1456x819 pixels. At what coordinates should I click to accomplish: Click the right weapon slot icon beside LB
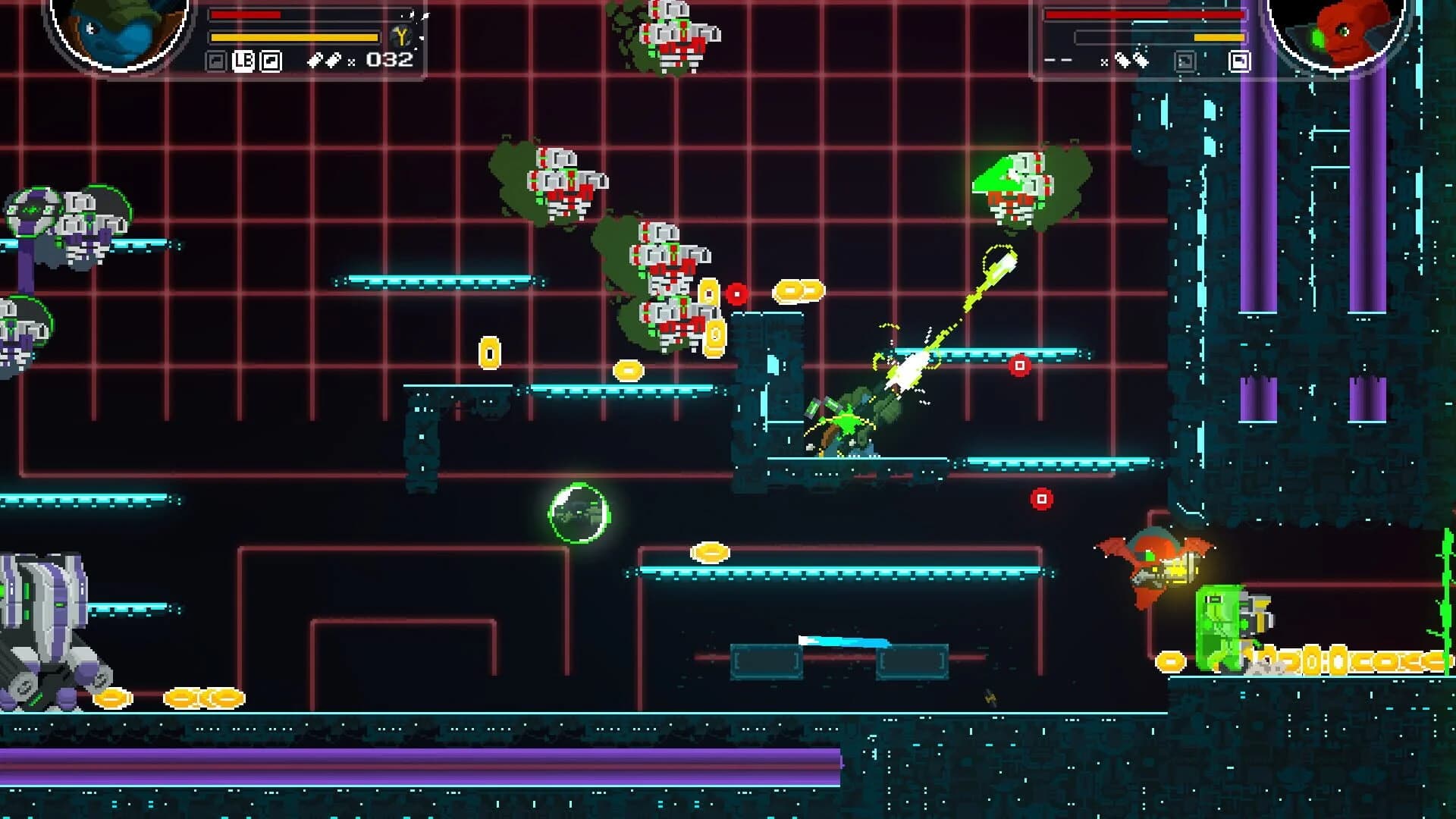point(270,61)
